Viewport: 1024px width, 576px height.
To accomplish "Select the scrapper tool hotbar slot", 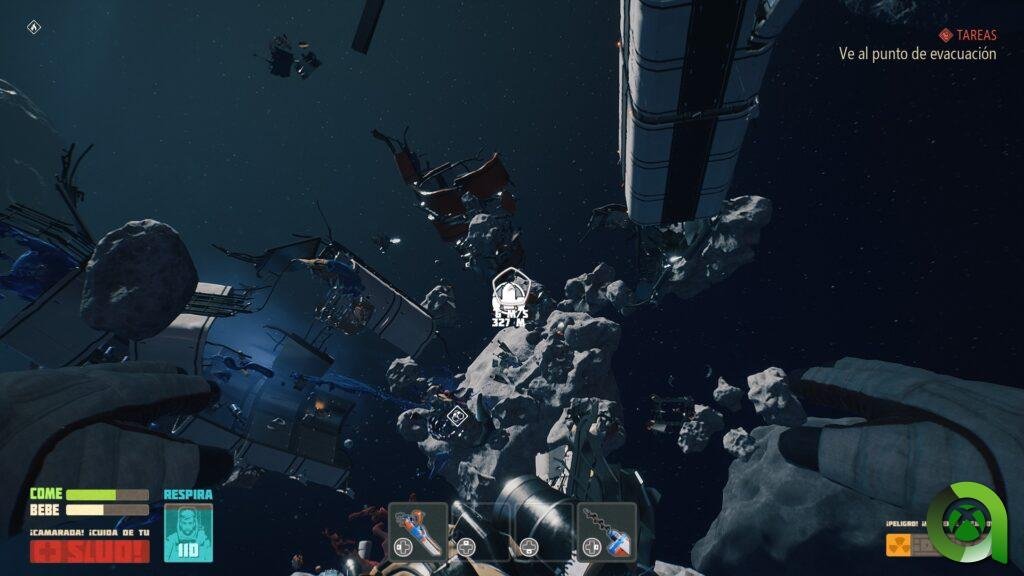I will [416, 529].
